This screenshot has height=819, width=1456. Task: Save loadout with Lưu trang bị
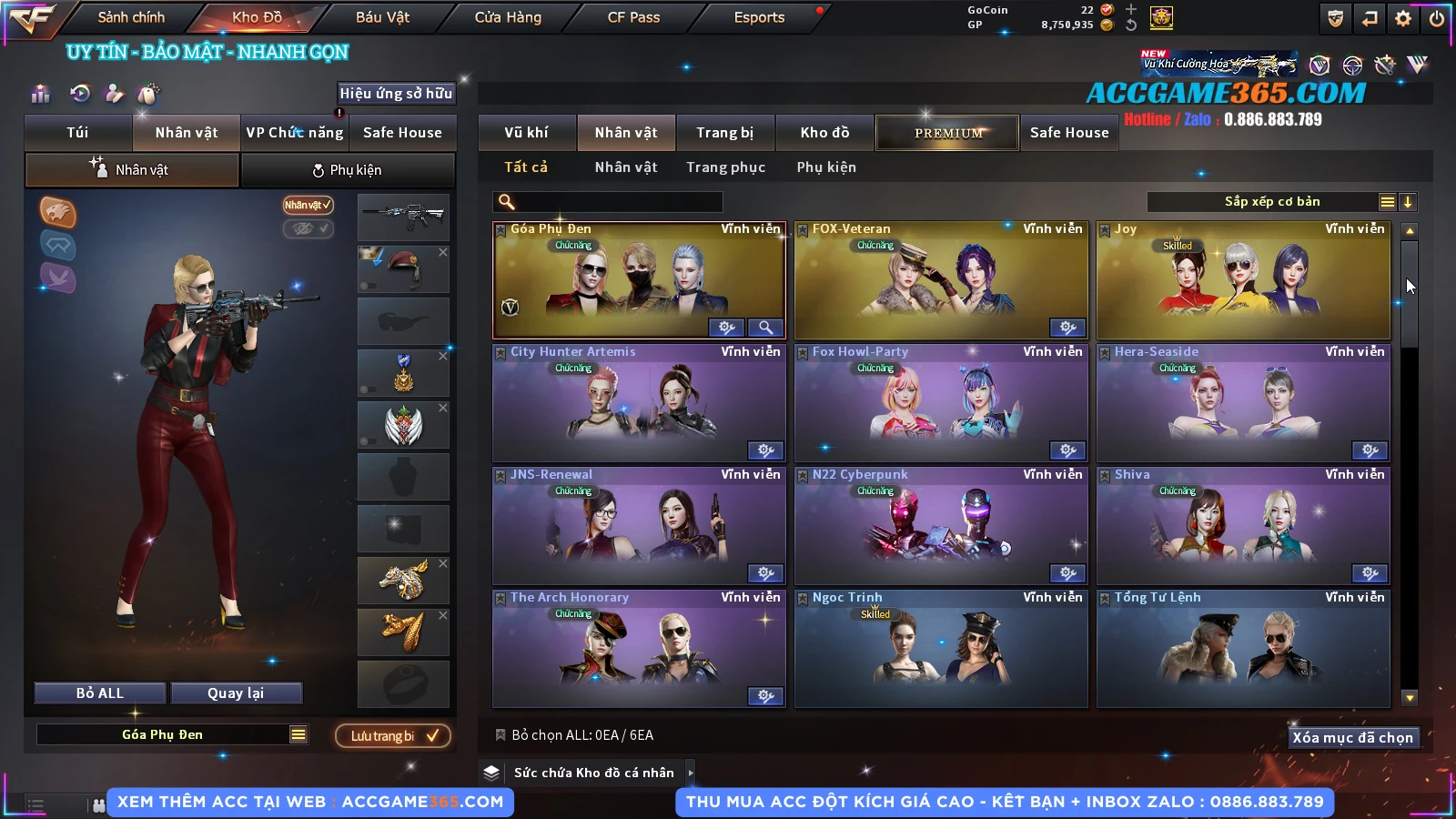pos(393,736)
